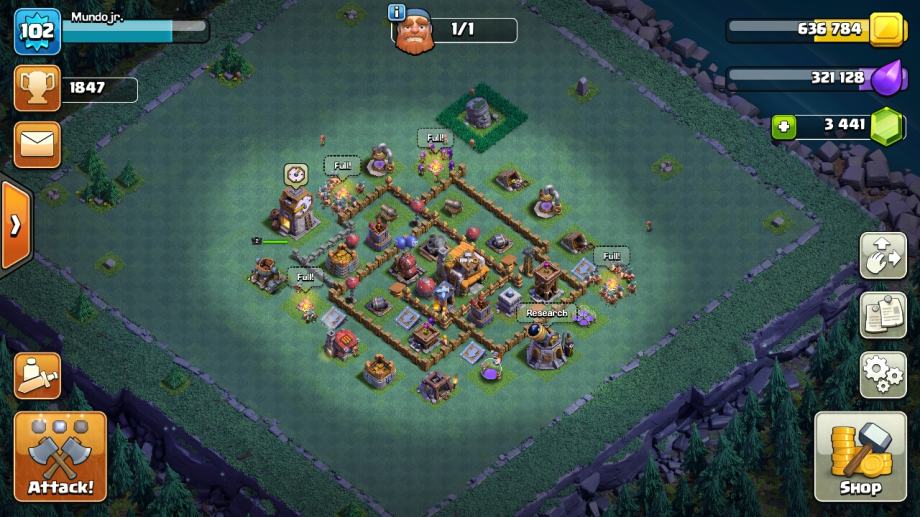The height and width of the screenshot is (517, 920).
Task: Tap the Research bubble over the laboratory
Action: 546,313
